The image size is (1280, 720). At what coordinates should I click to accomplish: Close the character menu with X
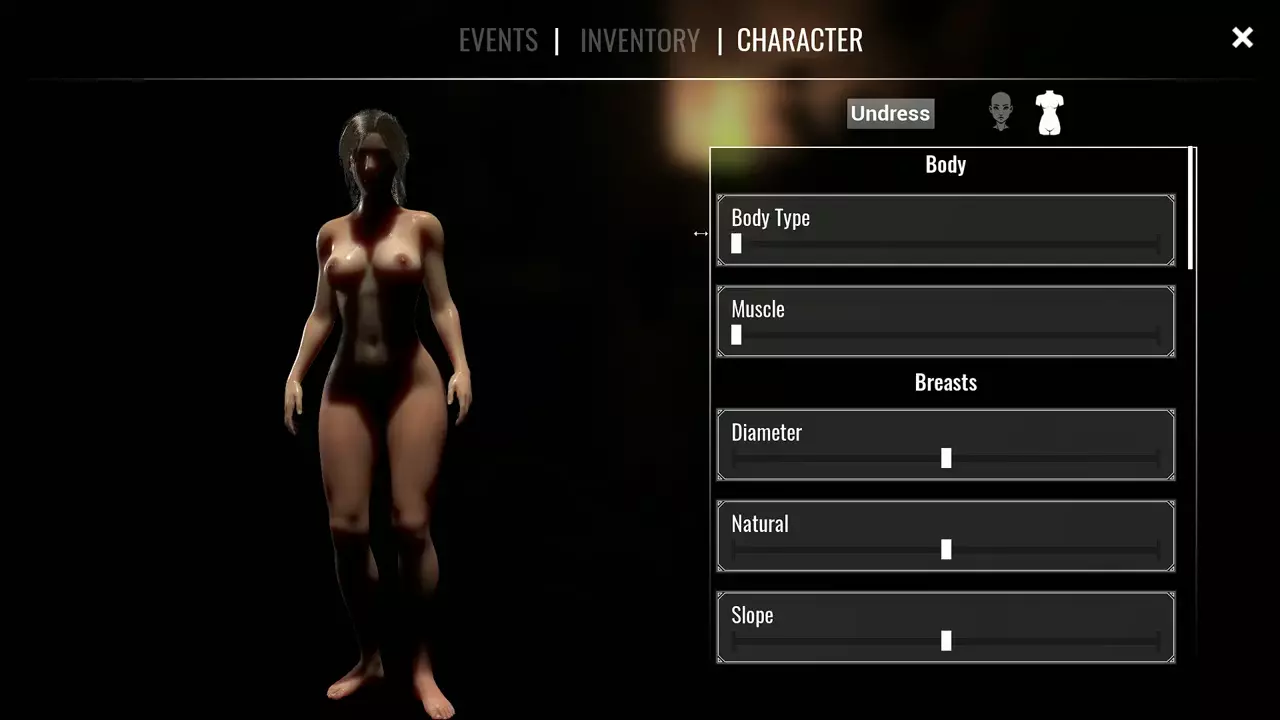click(1242, 38)
